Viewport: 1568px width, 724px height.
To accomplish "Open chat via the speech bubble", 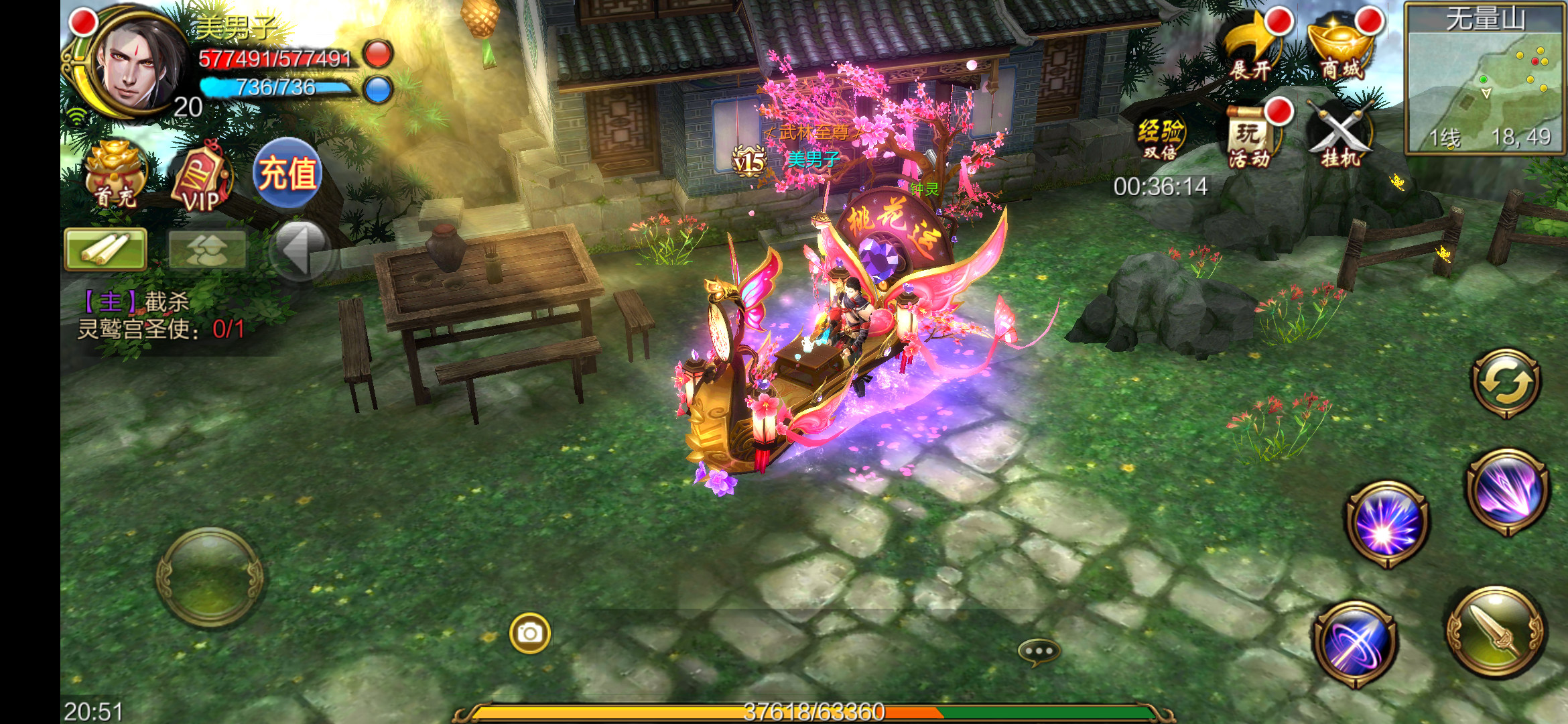I will coord(1039,651).
